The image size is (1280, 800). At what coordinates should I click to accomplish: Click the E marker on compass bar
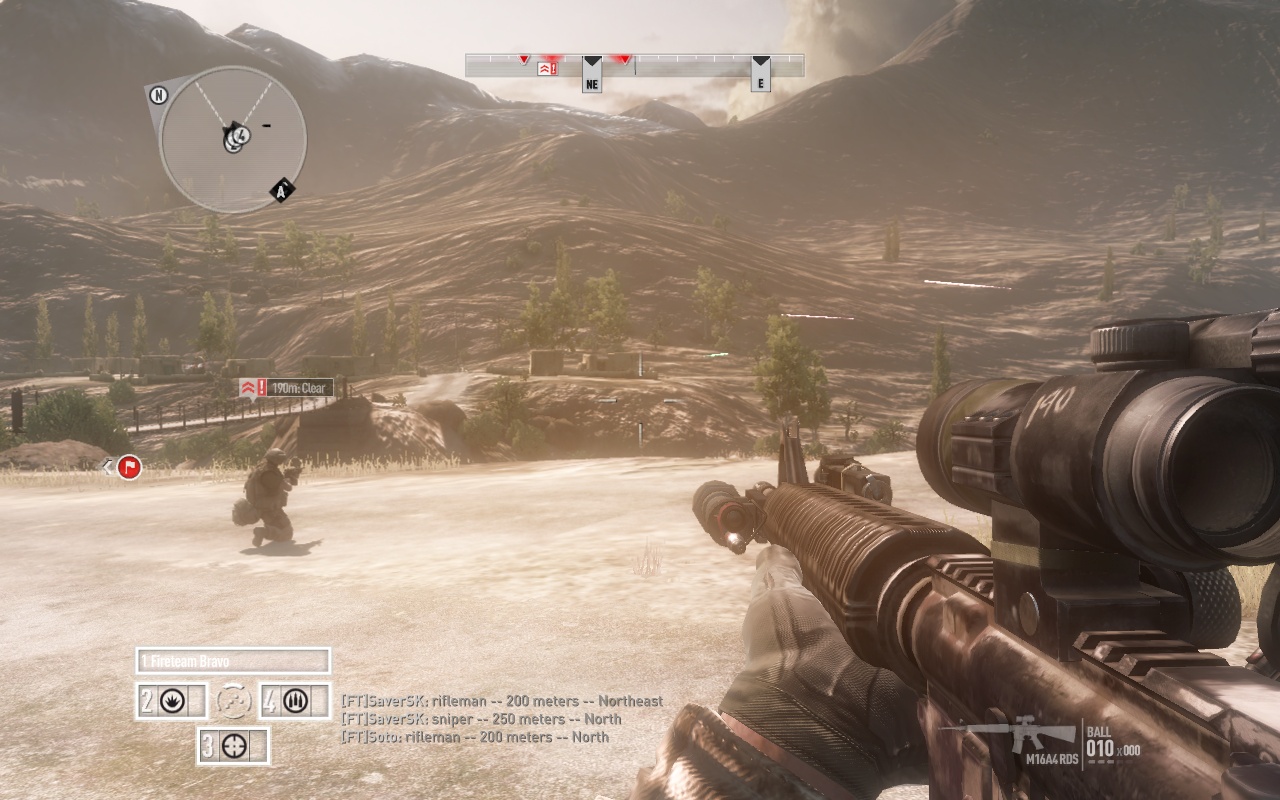[760, 79]
